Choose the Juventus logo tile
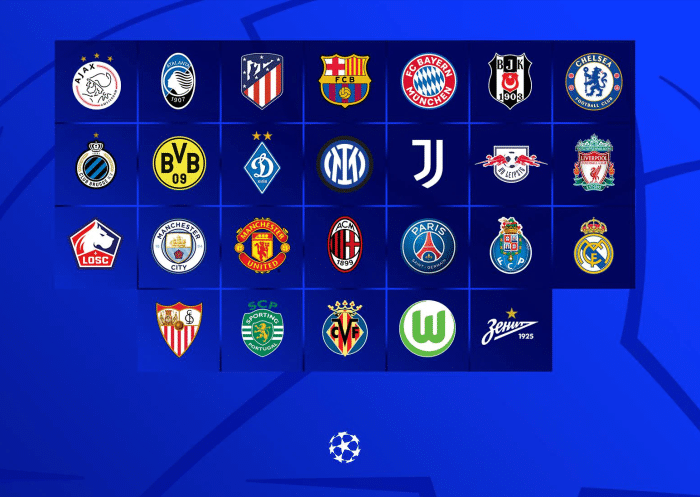Image resolution: width=700 pixels, height=497 pixels. (428, 164)
